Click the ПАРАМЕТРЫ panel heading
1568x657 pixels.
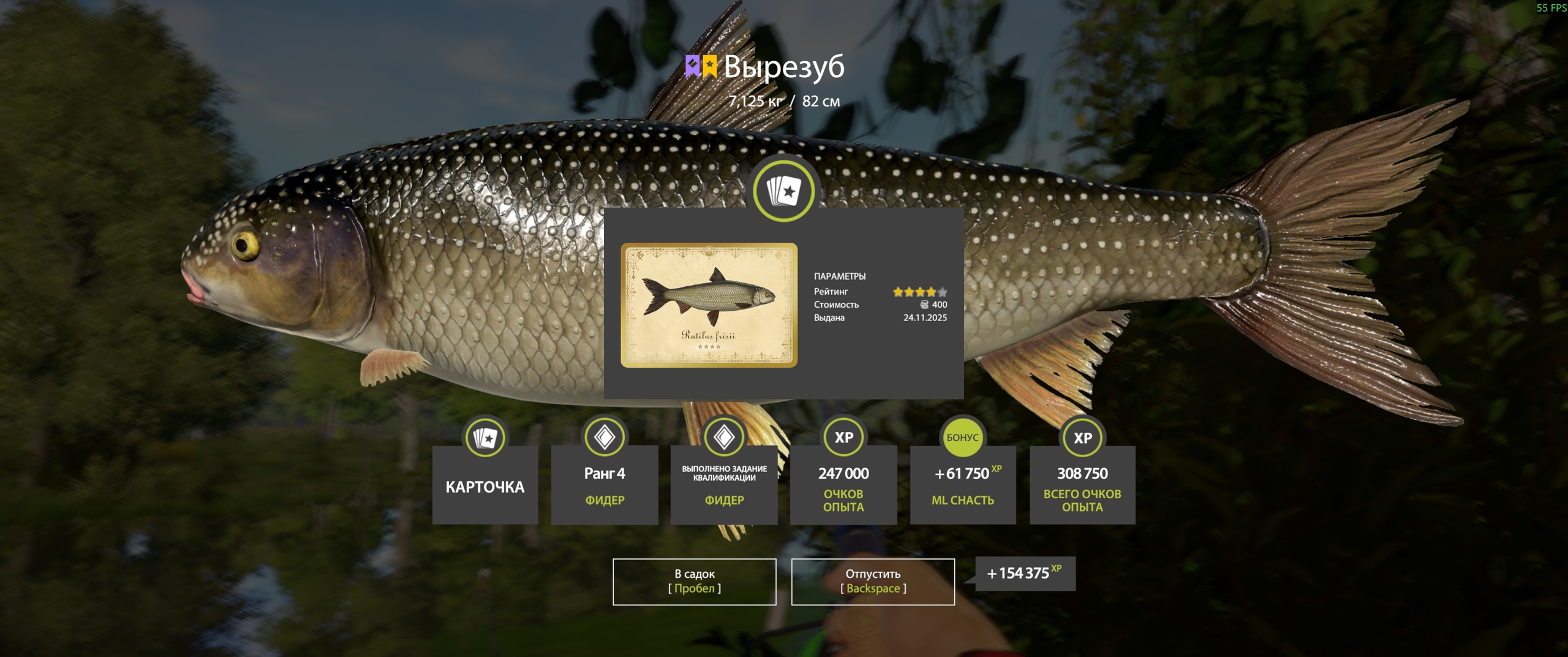840,276
